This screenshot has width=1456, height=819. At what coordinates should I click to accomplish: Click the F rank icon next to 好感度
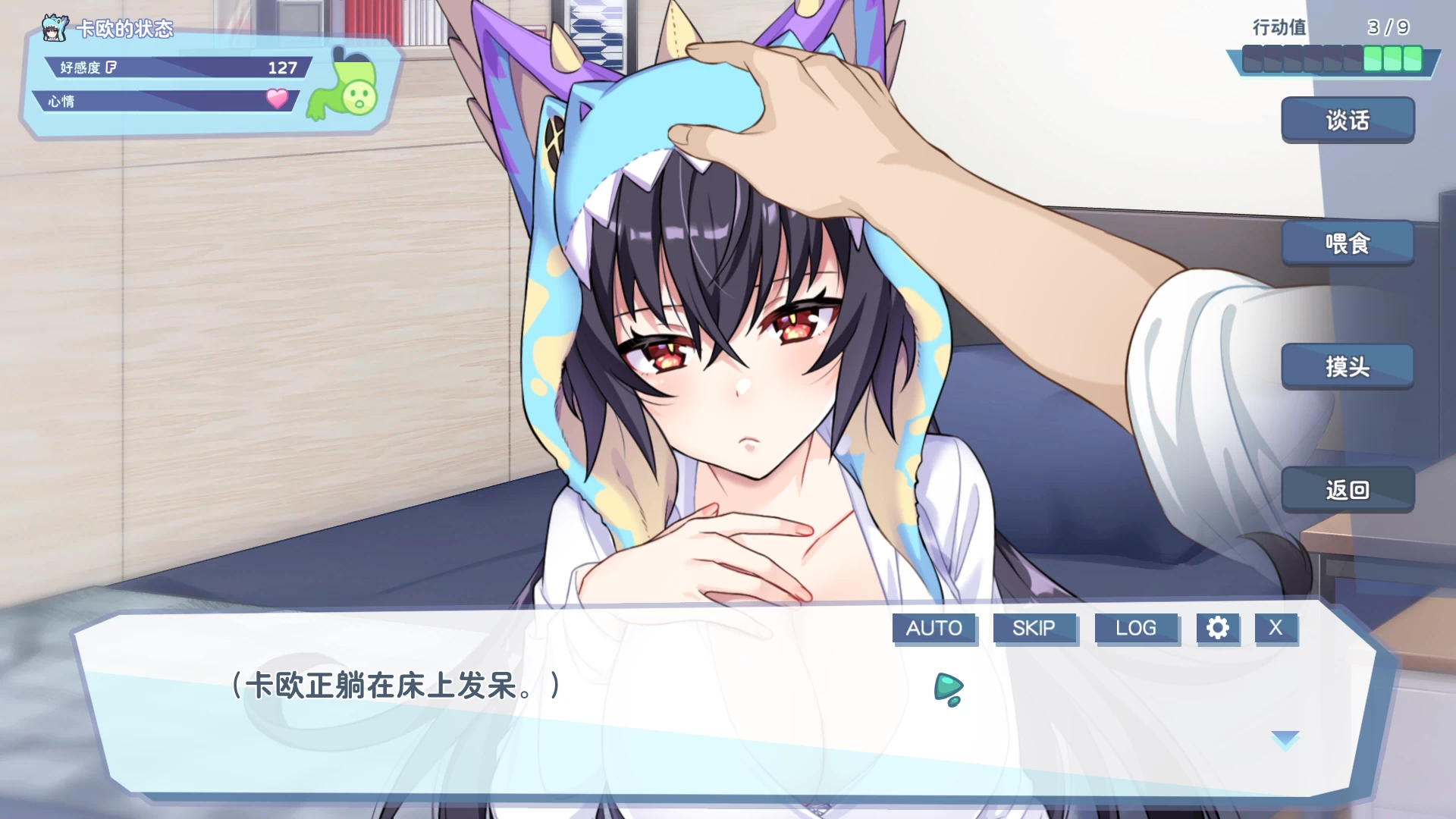(111, 67)
